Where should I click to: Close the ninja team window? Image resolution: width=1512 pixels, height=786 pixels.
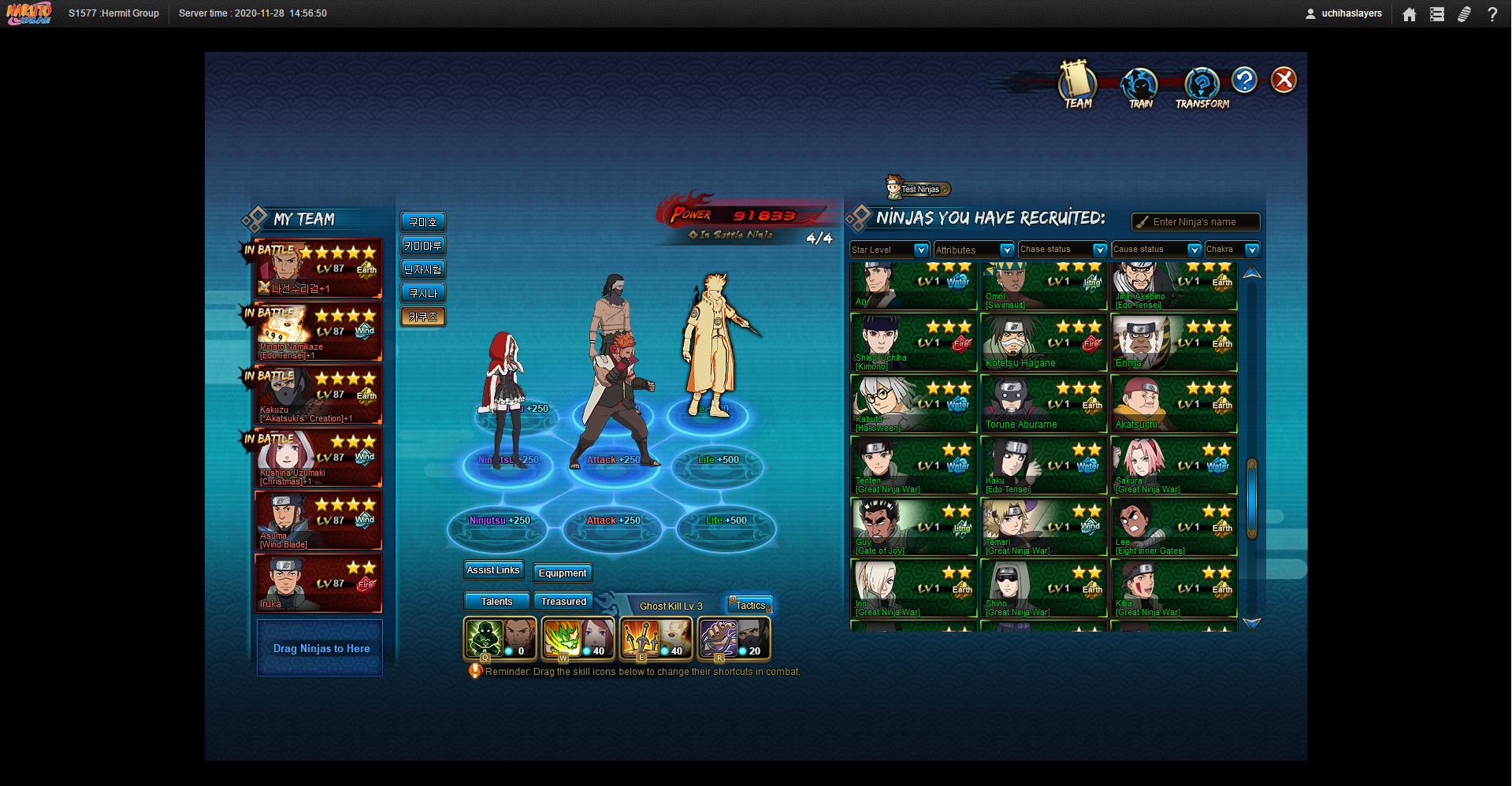[x=1284, y=80]
